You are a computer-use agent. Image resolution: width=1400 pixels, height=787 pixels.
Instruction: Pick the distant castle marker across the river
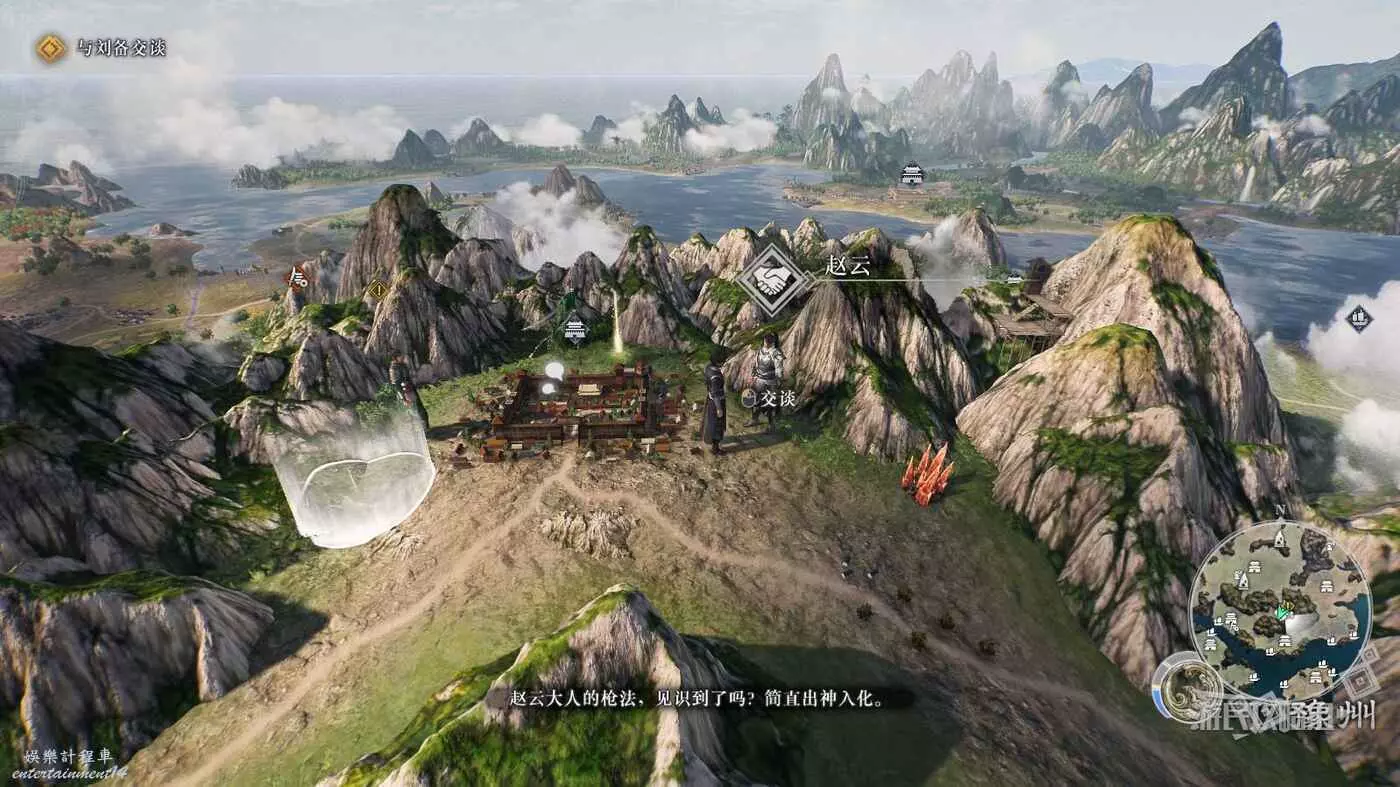912,174
